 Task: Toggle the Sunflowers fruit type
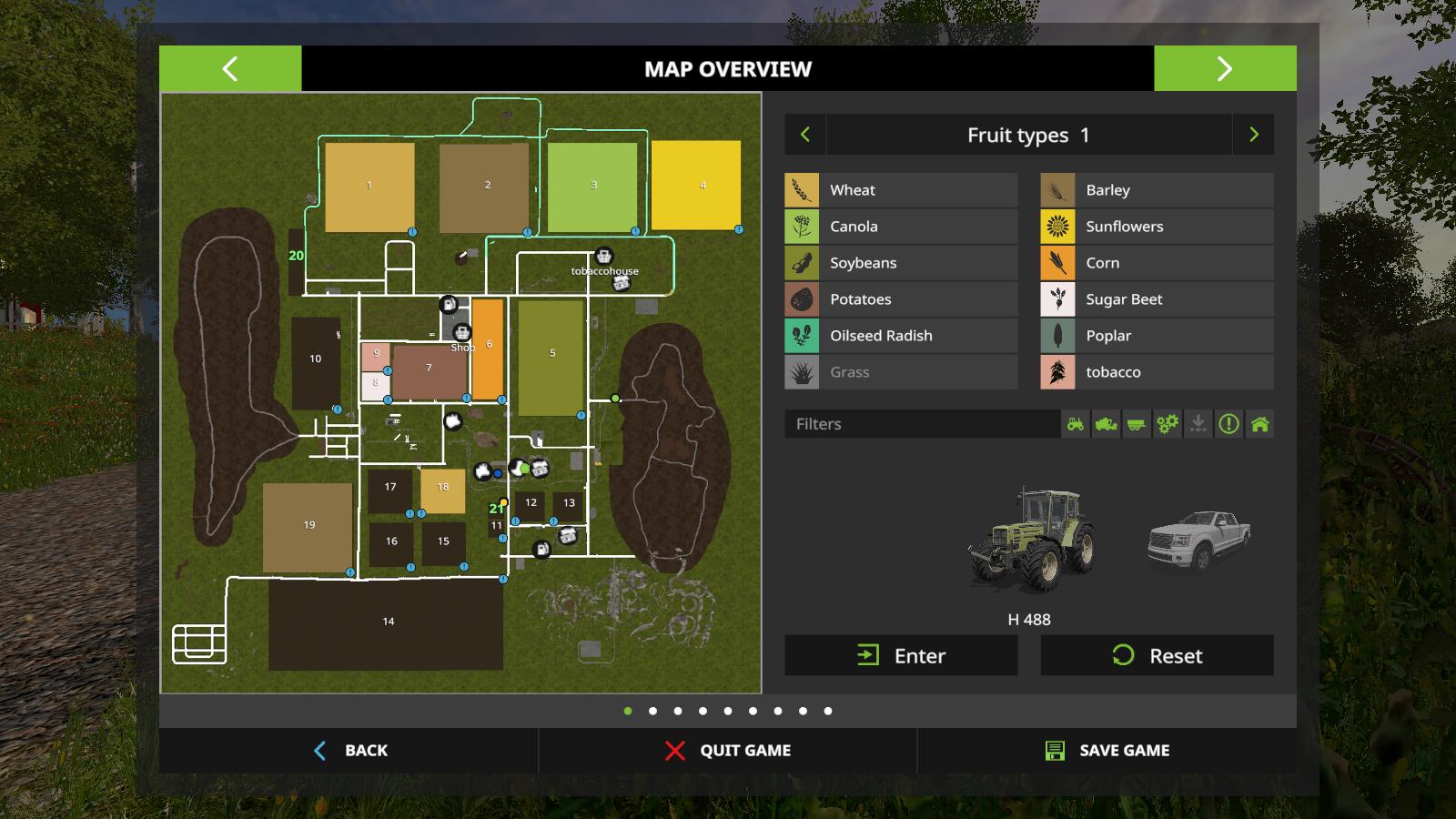(x=1157, y=227)
